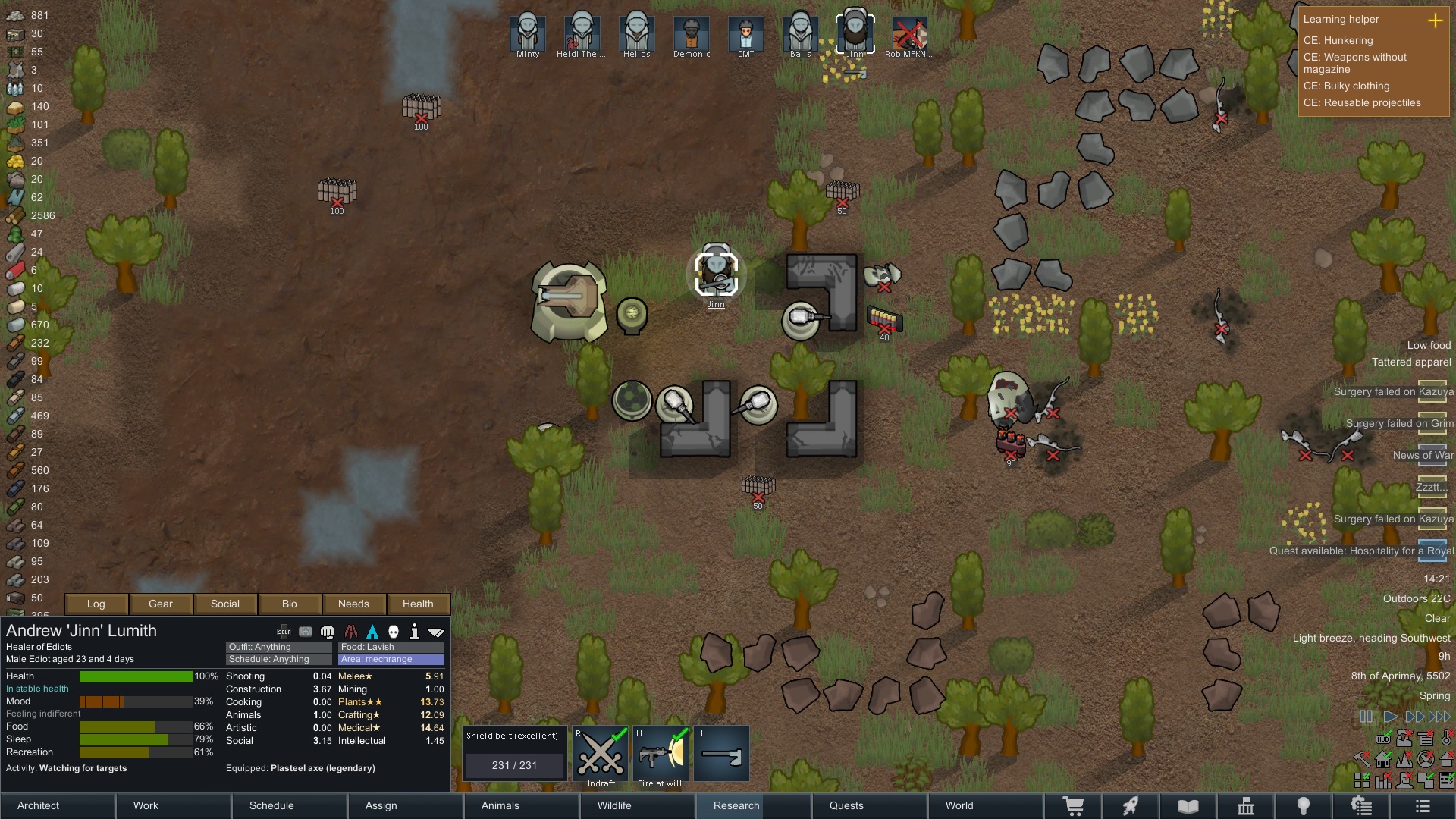
Task: Open the Research menu
Action: click(x=736, y=805)
